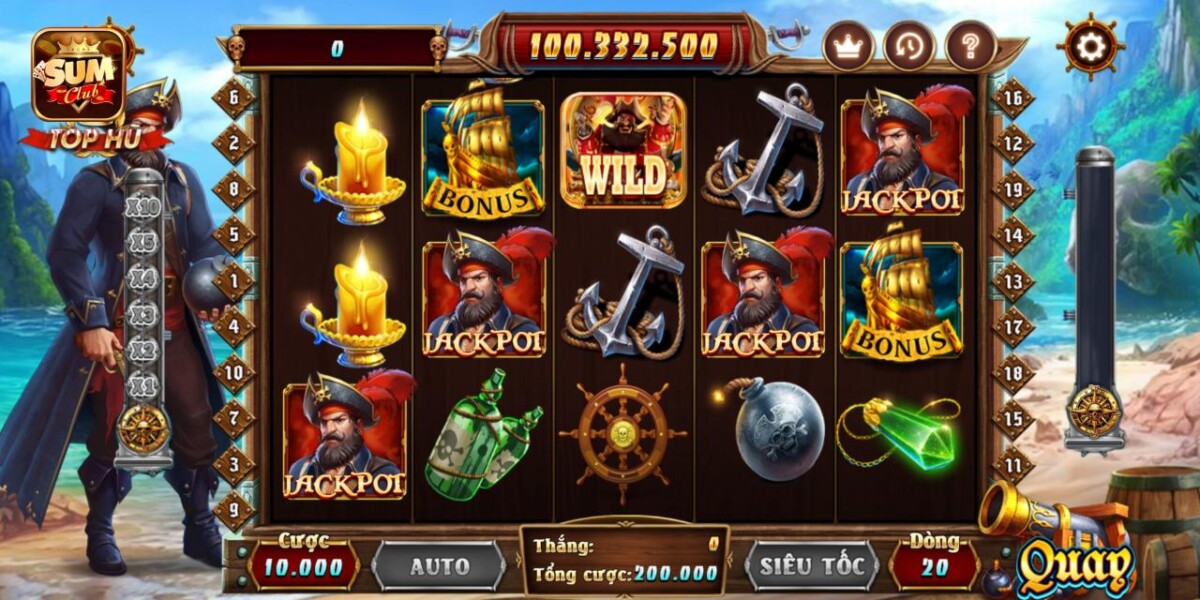Select payline number 16 marker

1013,97
